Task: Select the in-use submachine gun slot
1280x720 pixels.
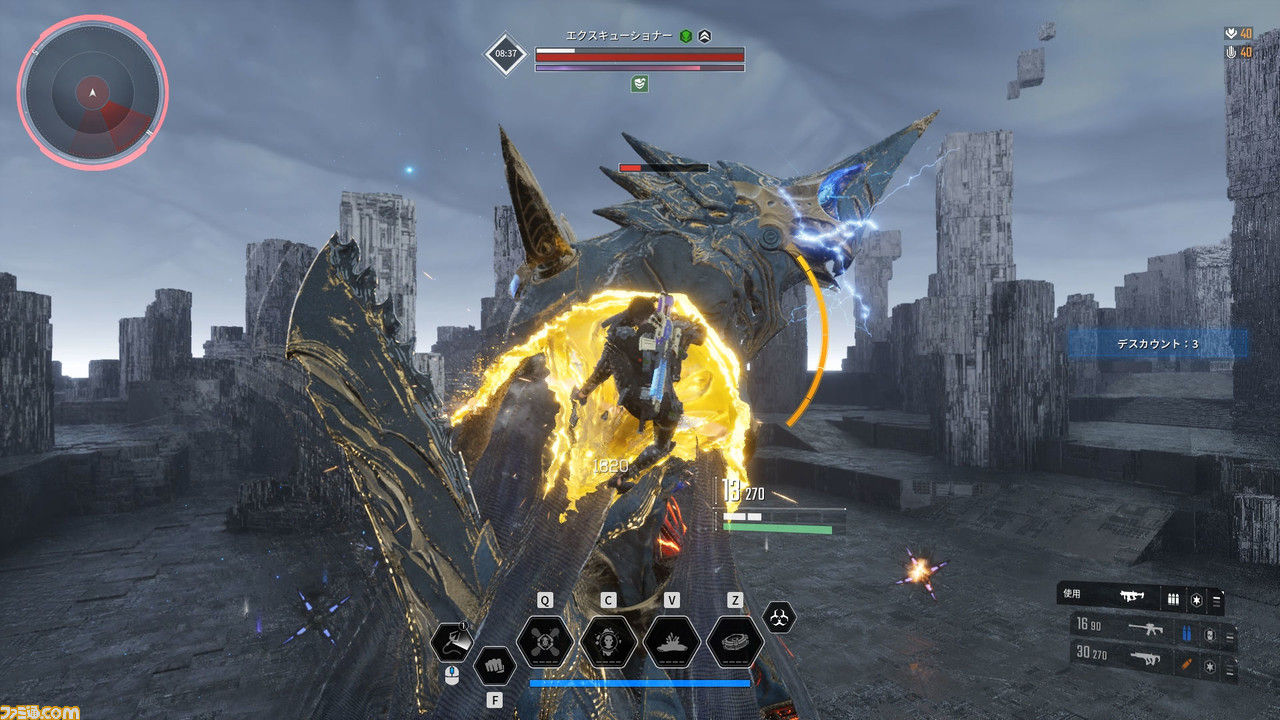Action: click(1131, 596)
